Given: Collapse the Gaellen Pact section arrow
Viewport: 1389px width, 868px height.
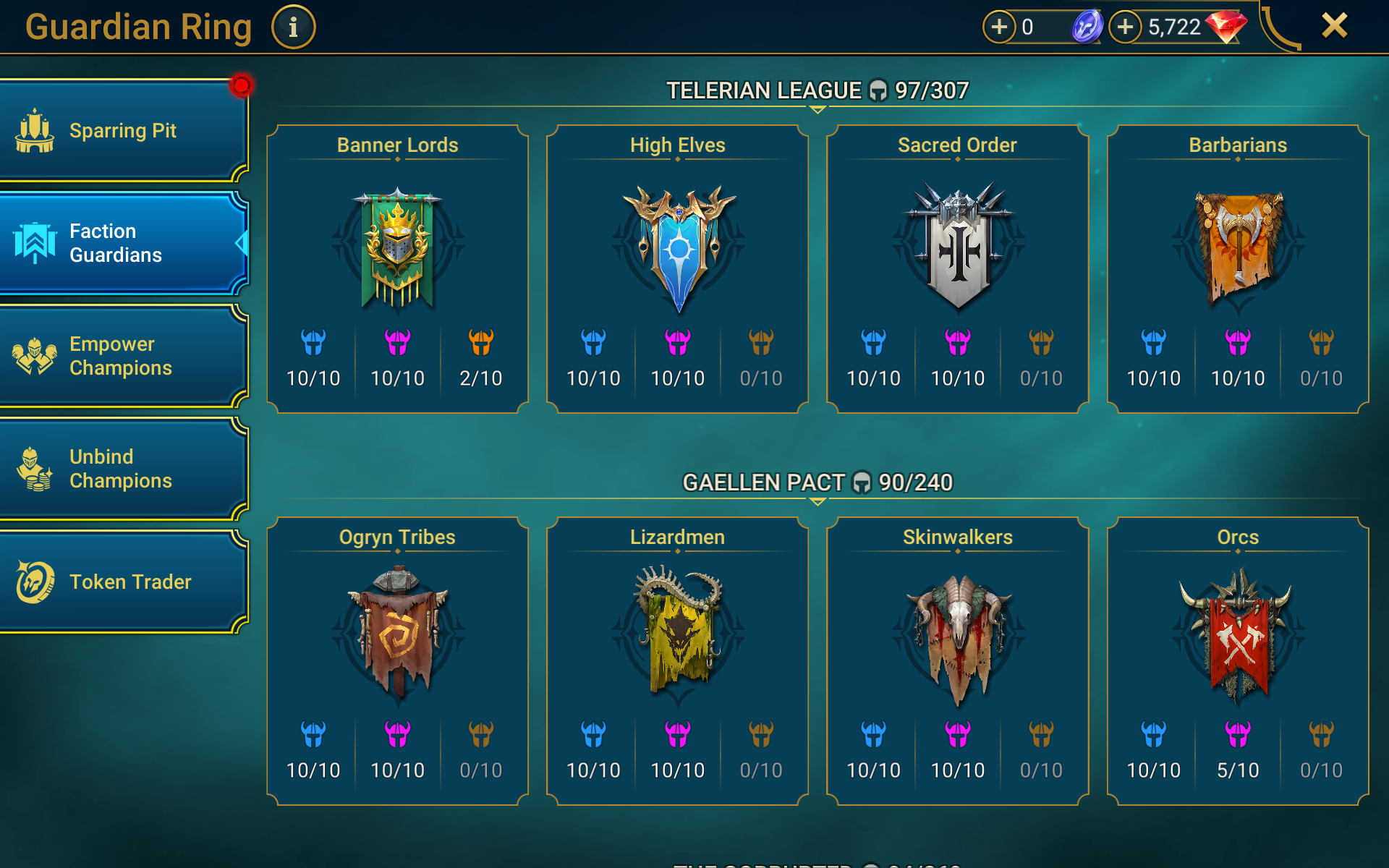Looking at the screenshot, I should click(817, 502).
